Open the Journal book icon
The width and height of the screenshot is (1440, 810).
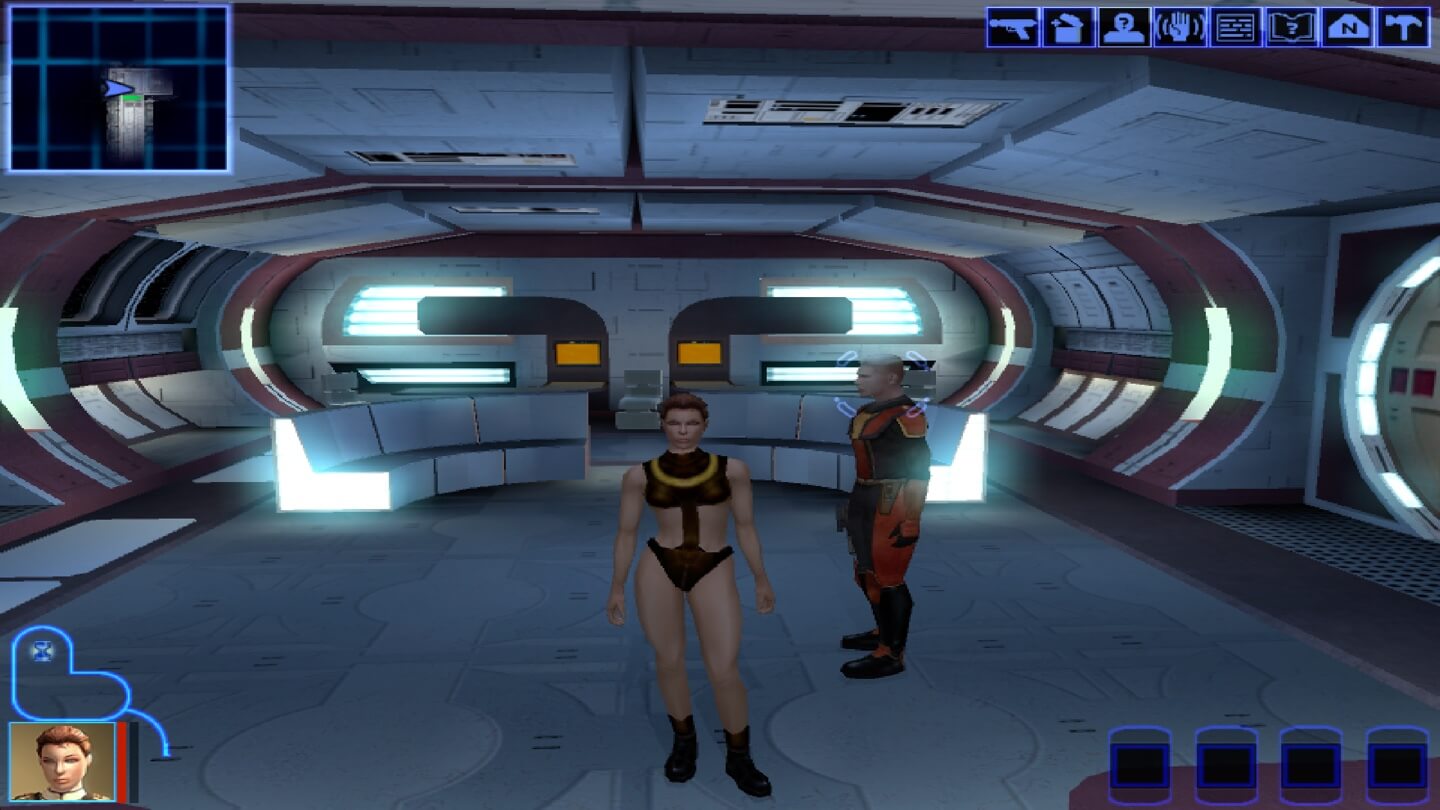click(1292, 27)
